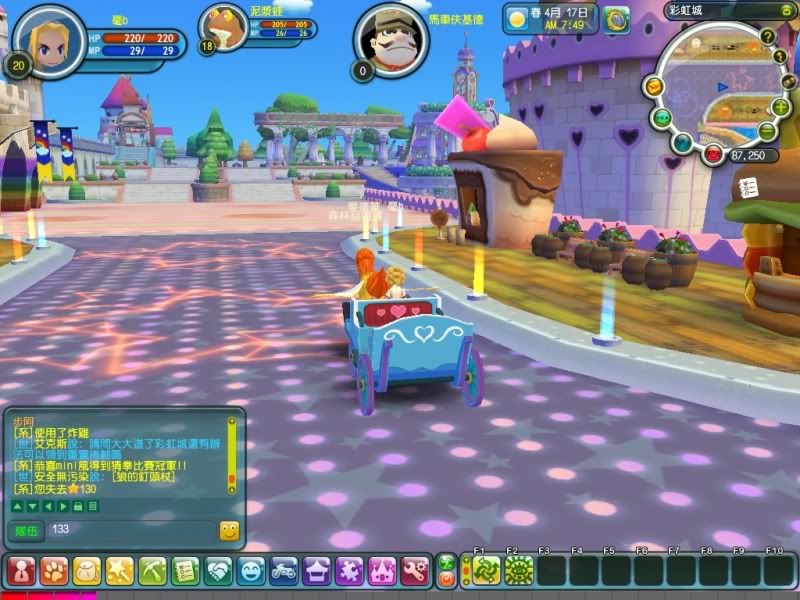Open the red telephone button near the minimap

click(x=712, y=154)
